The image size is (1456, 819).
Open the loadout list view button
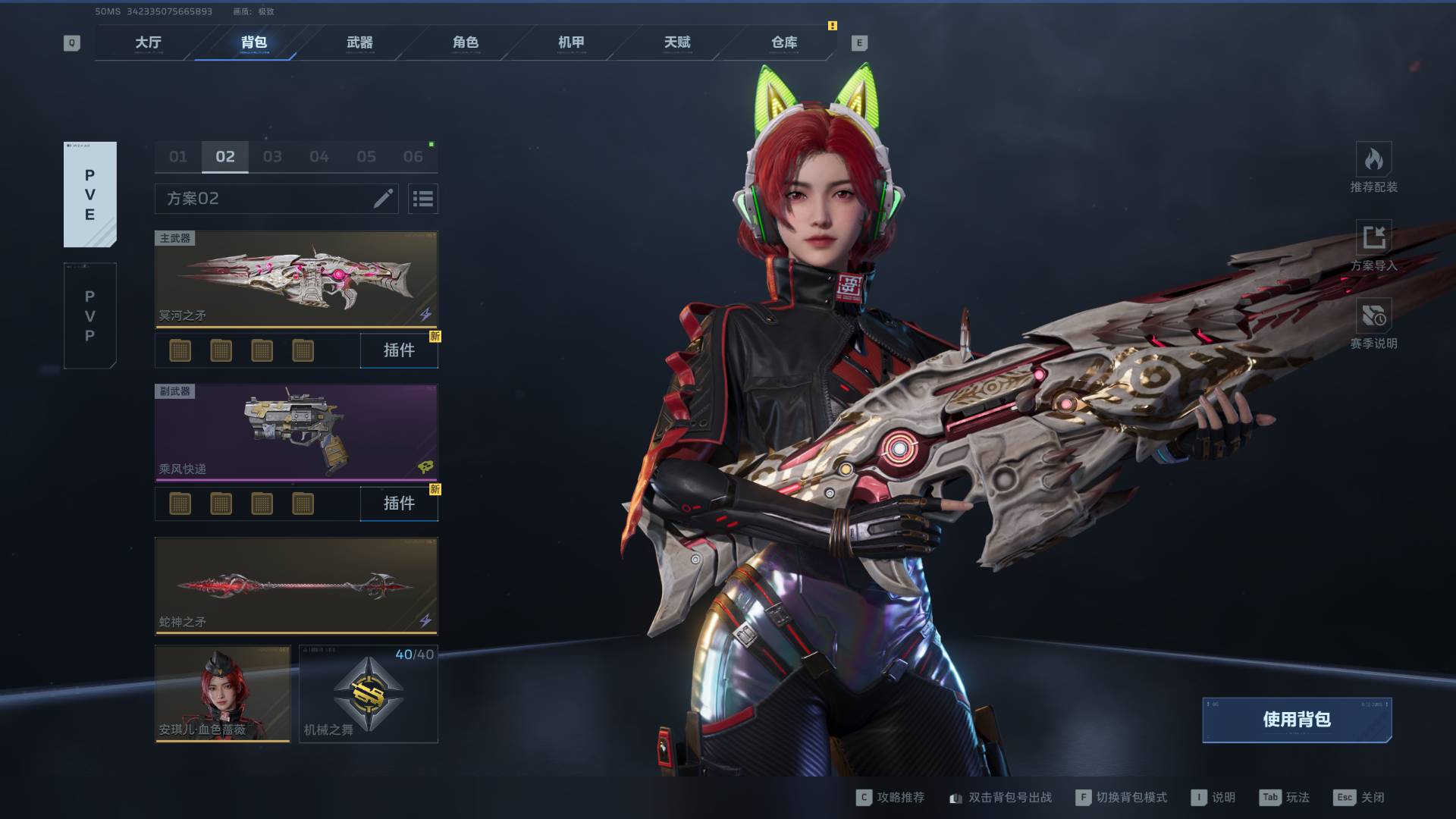click(422, 199)
